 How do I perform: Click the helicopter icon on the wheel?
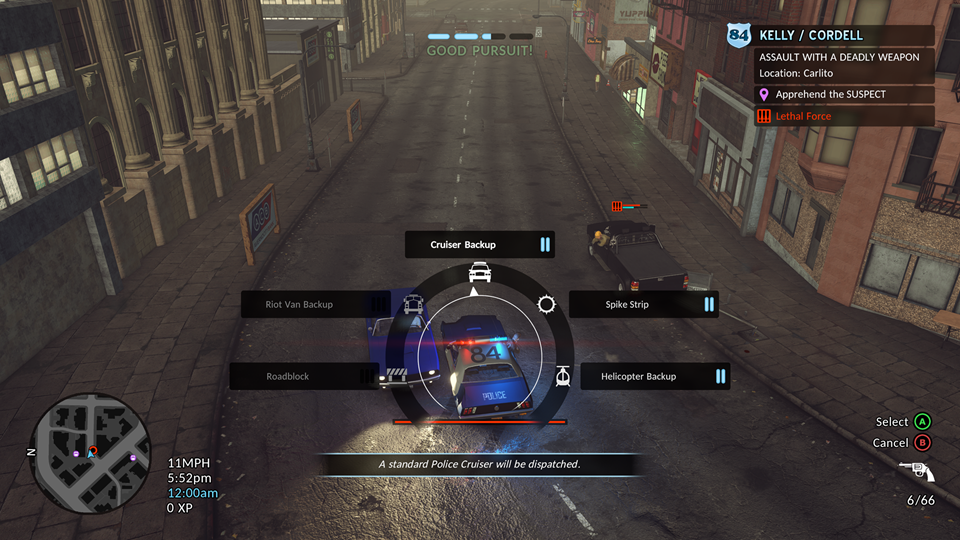pyautogui.click(x=562, y=376)
